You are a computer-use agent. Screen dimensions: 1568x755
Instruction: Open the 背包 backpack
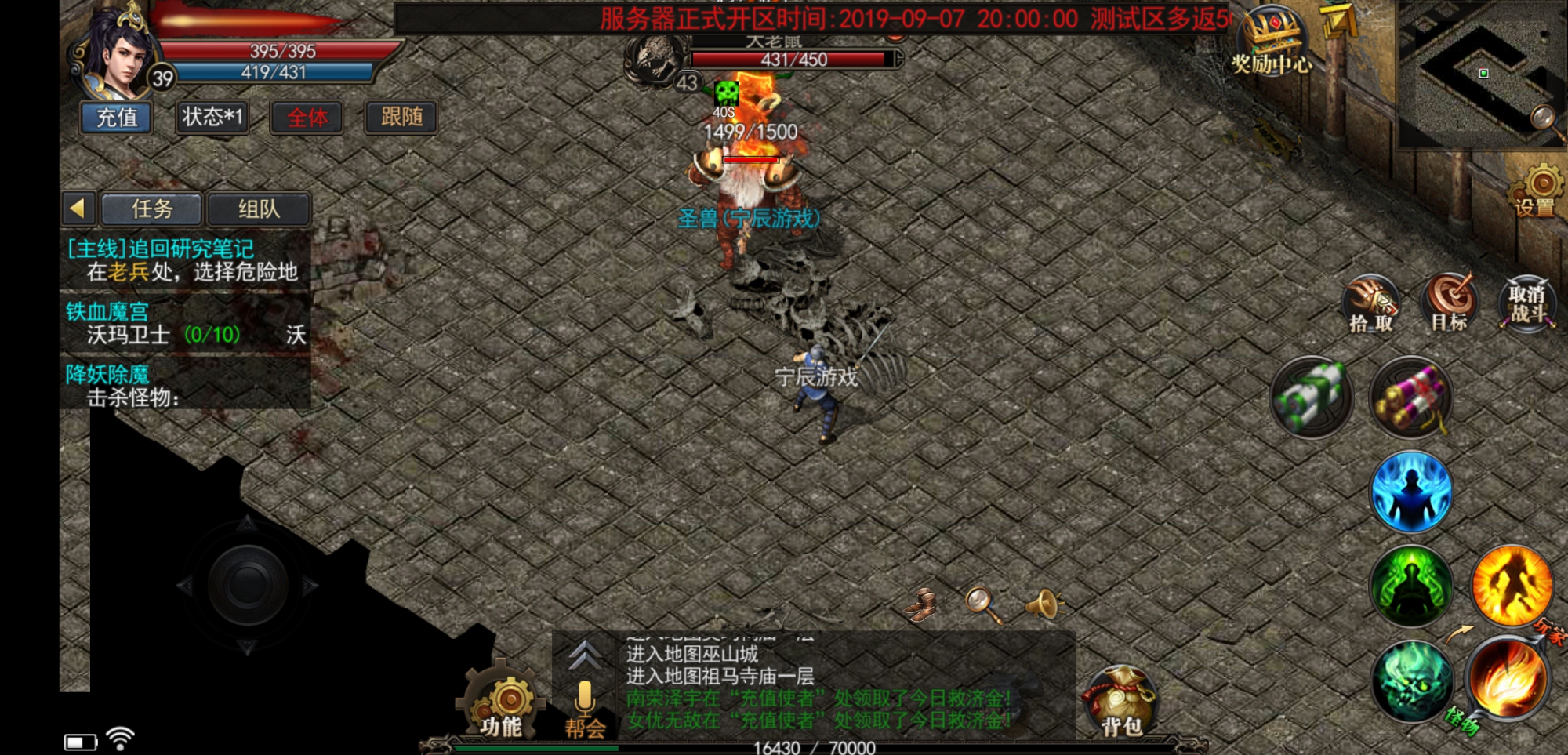click(x=1121, y=703)
